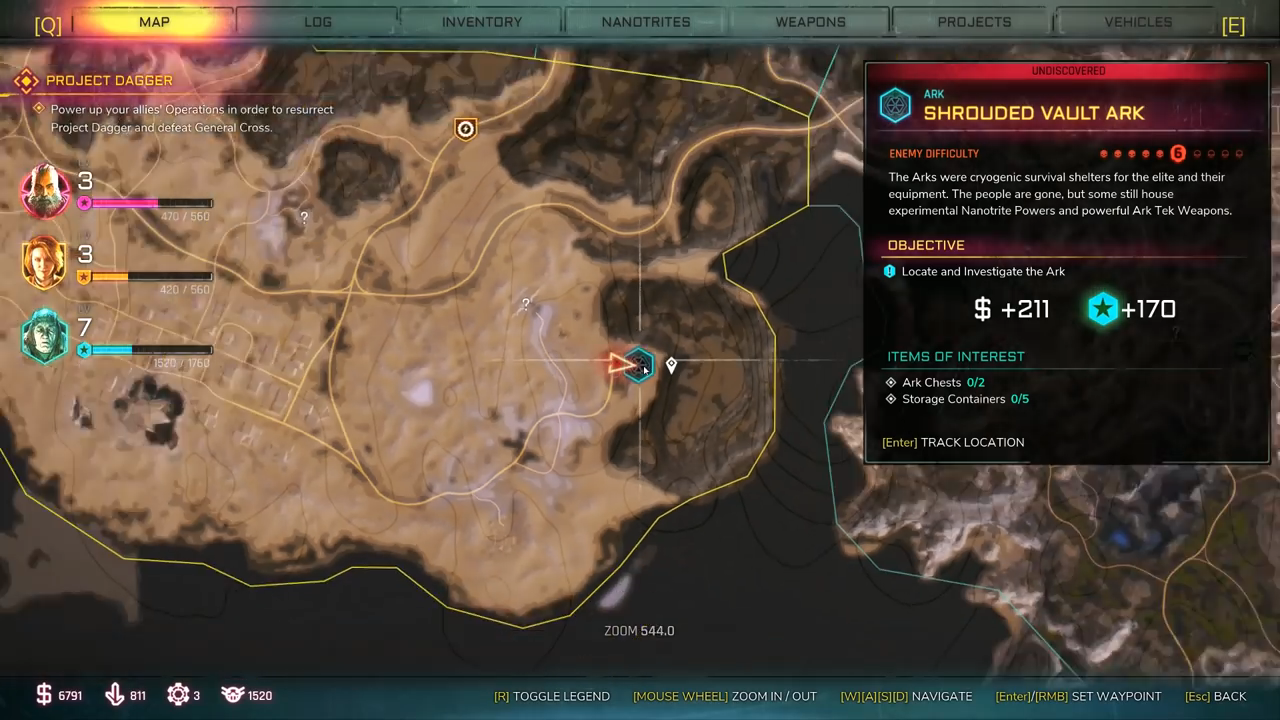The image size is (1280, 720).
Task: Click the Shrouded Vault Ark map marker
Action: point(638,365)
